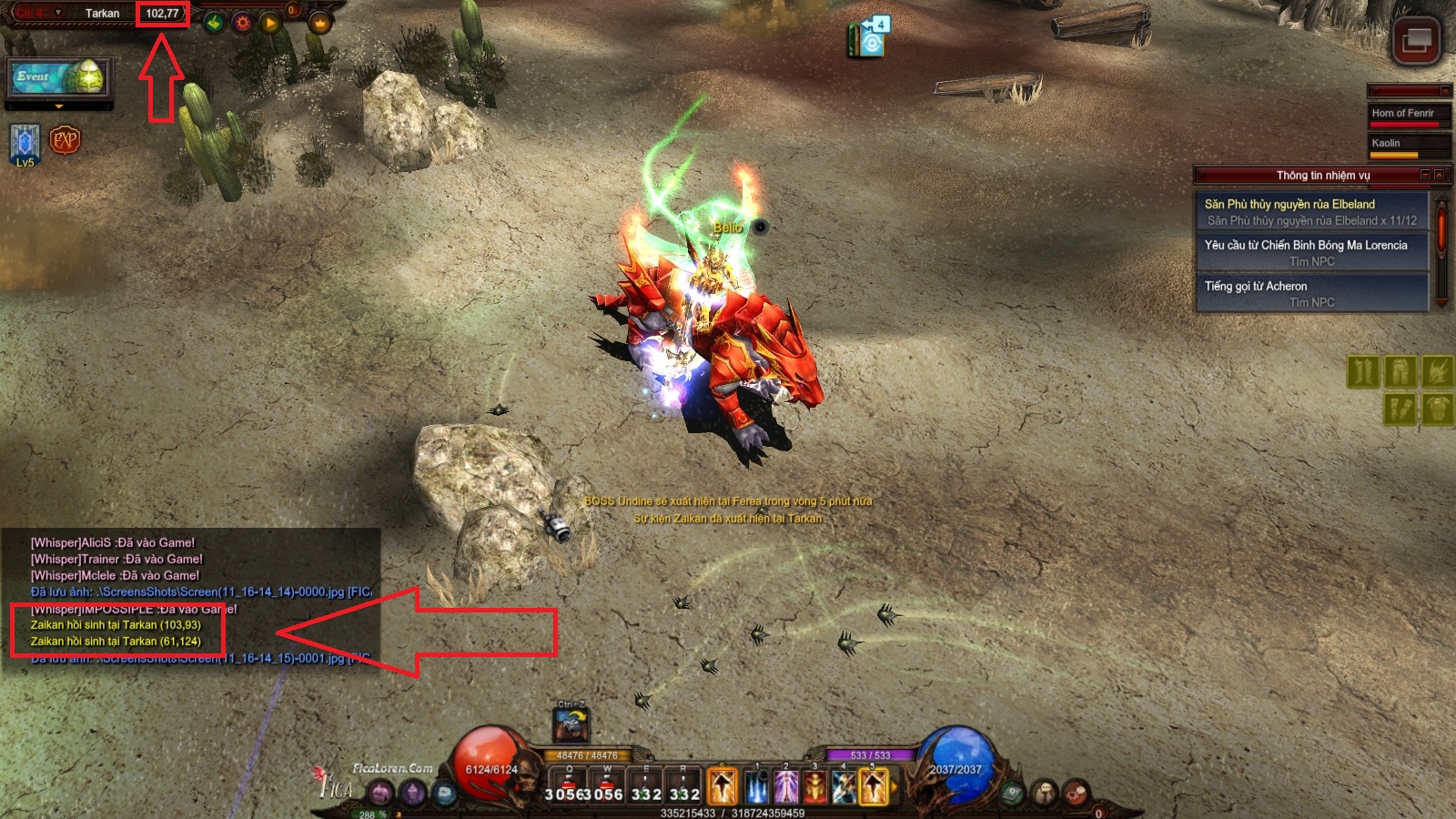Image resolution: width=1456 pixels, height=819 pixels.
Task: Click the red window button at top right
Action: pyautogui.click(x=1416, y=41)
